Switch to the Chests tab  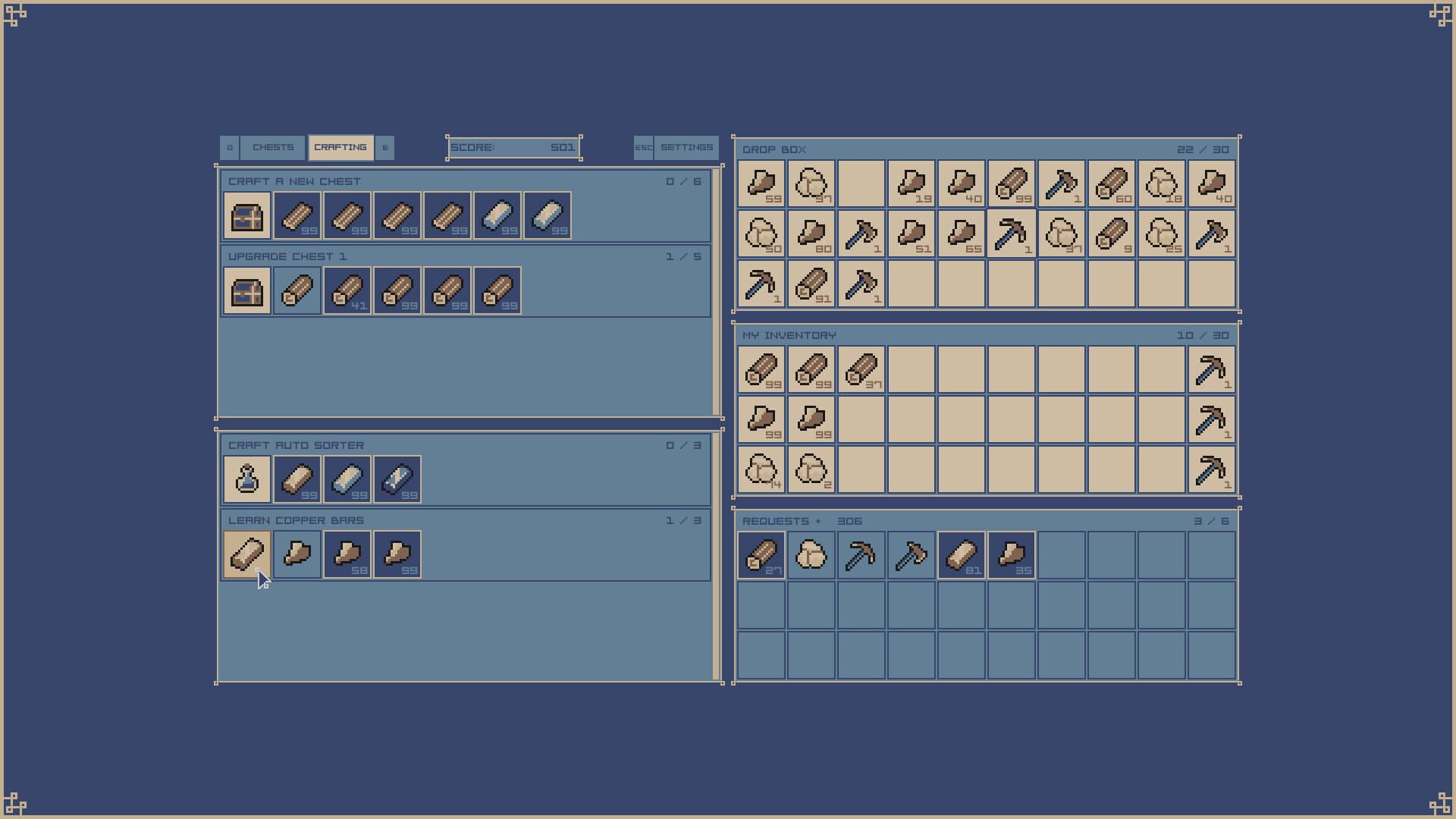point(273,147)
